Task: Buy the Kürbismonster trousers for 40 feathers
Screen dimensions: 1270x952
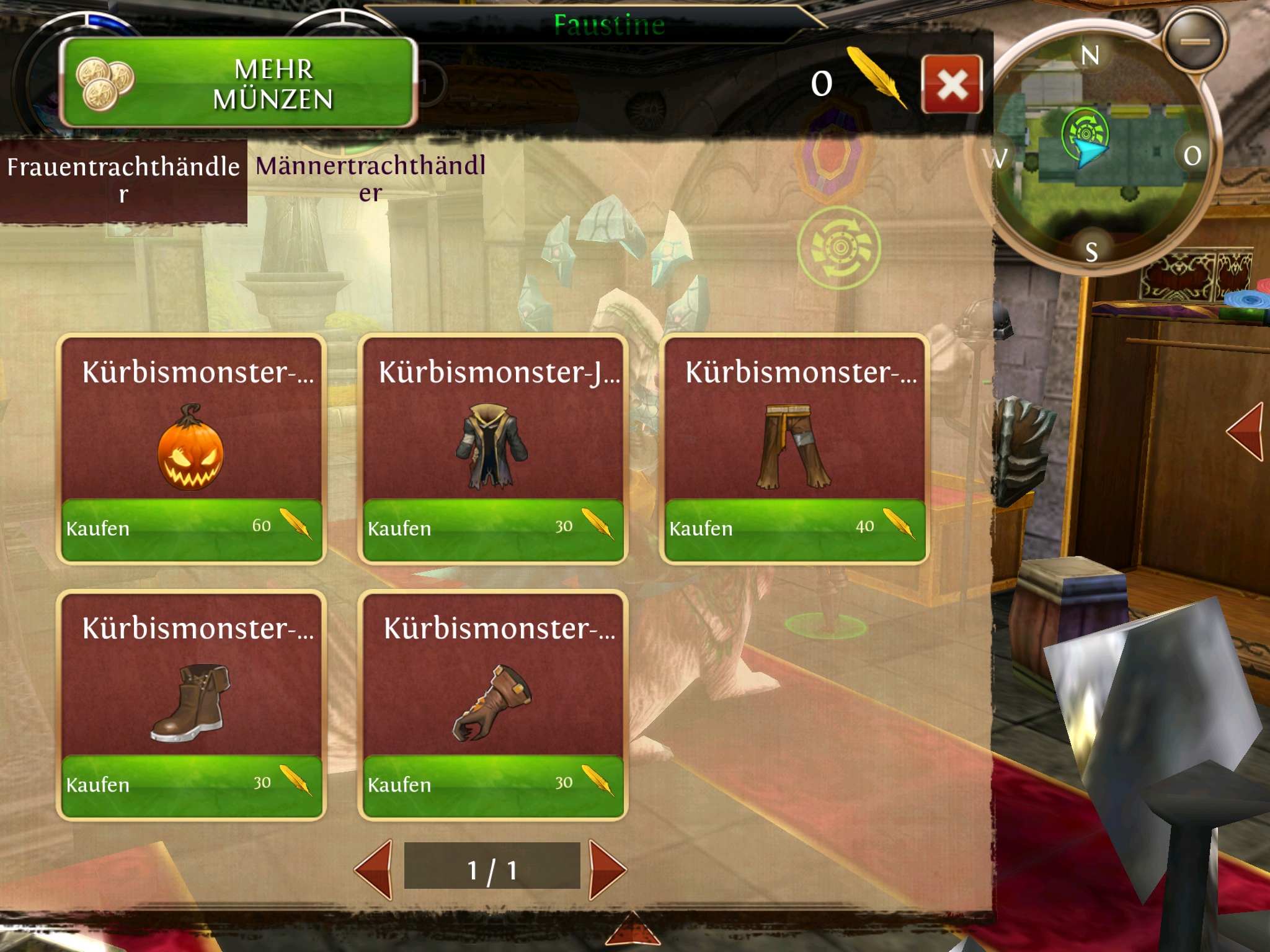Action: tap(794, 529)
